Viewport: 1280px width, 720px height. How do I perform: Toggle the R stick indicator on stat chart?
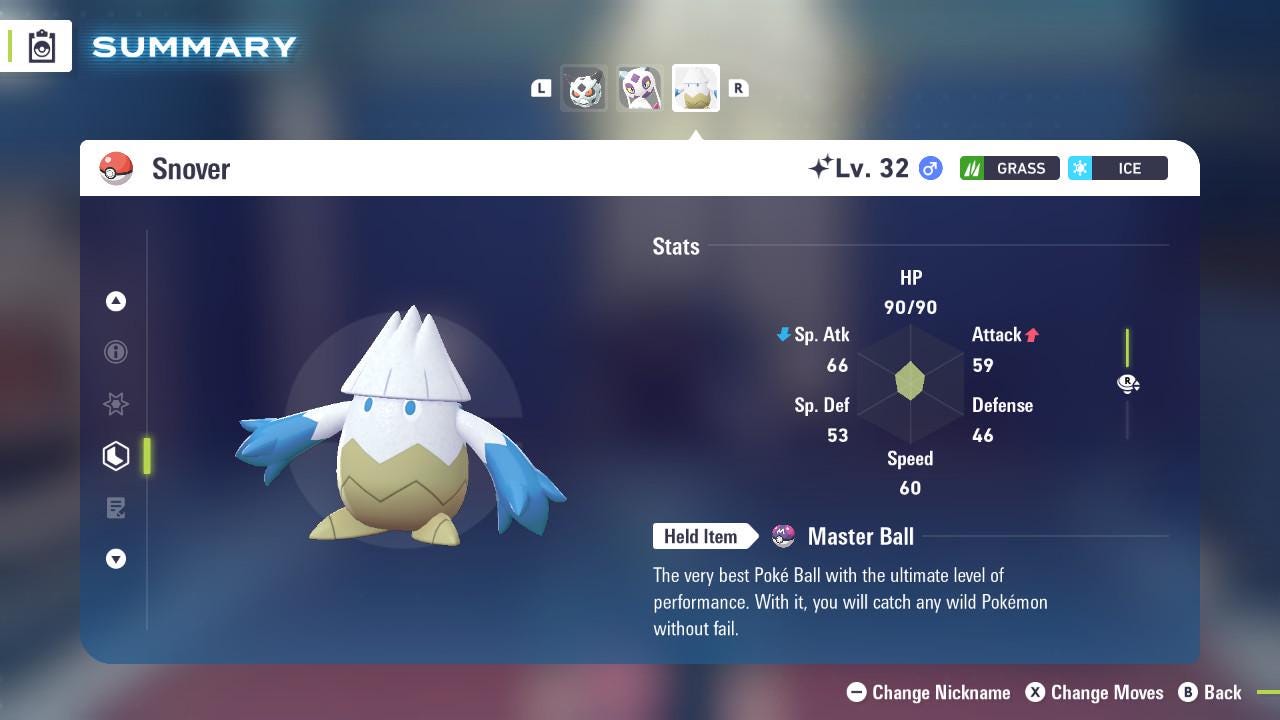click(x=1128, y=383)
